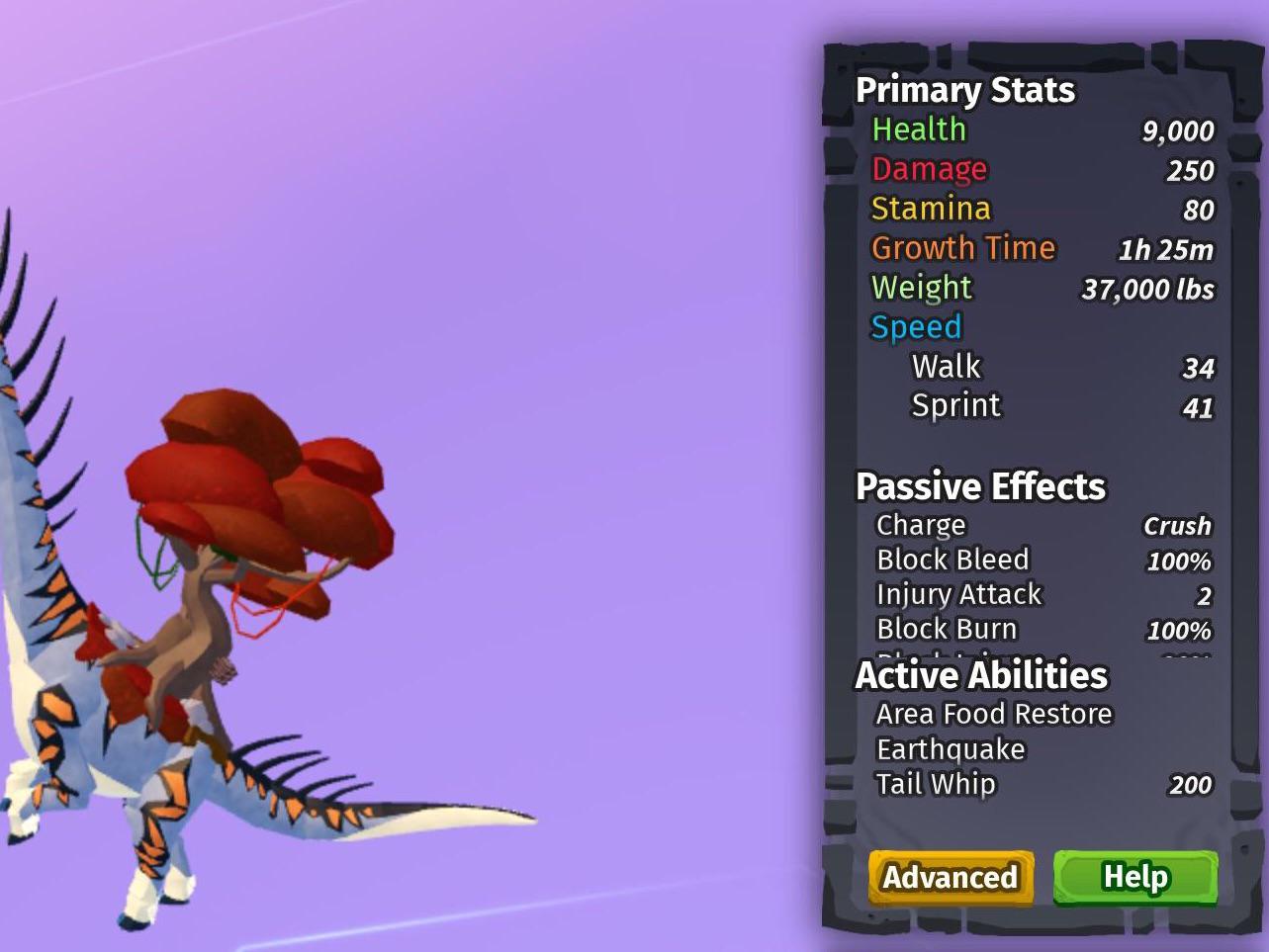Click the Sprint speed value
The image size is (1269, 952).
point(1200,405)
